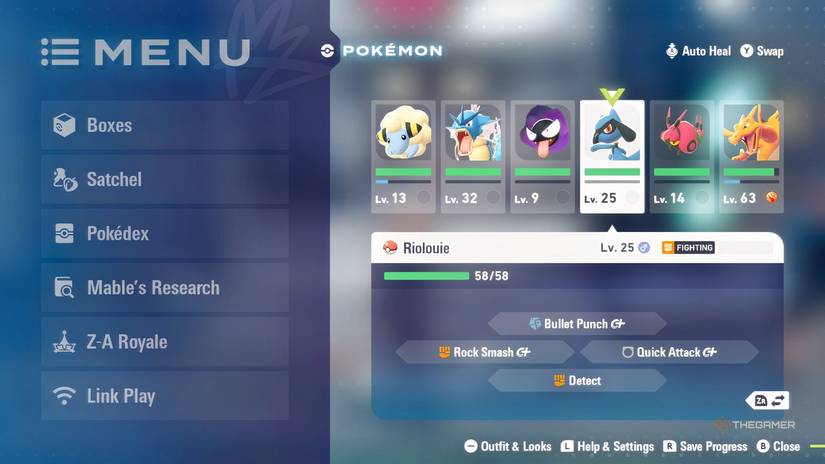This screenshot has width=825, height=464.
Task: Select Link Play in the menu
Action: [165, 396]
